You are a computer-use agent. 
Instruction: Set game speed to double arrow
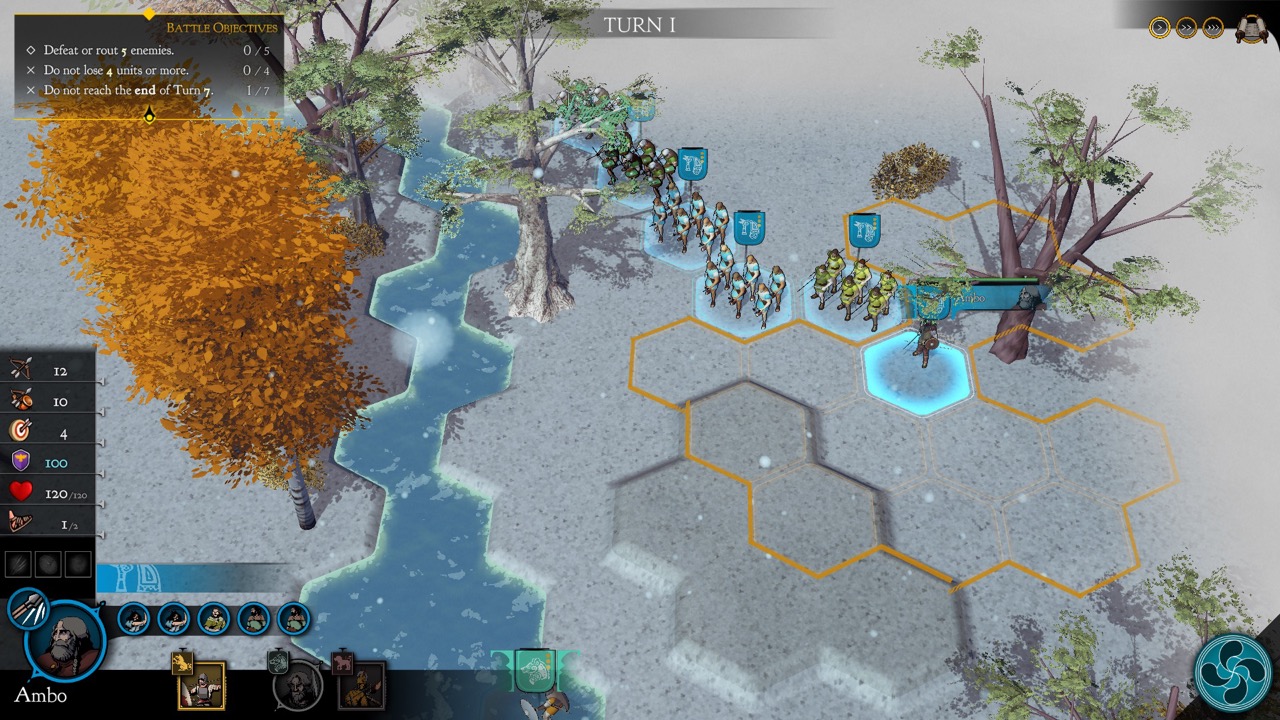[x=1186, y=28]
